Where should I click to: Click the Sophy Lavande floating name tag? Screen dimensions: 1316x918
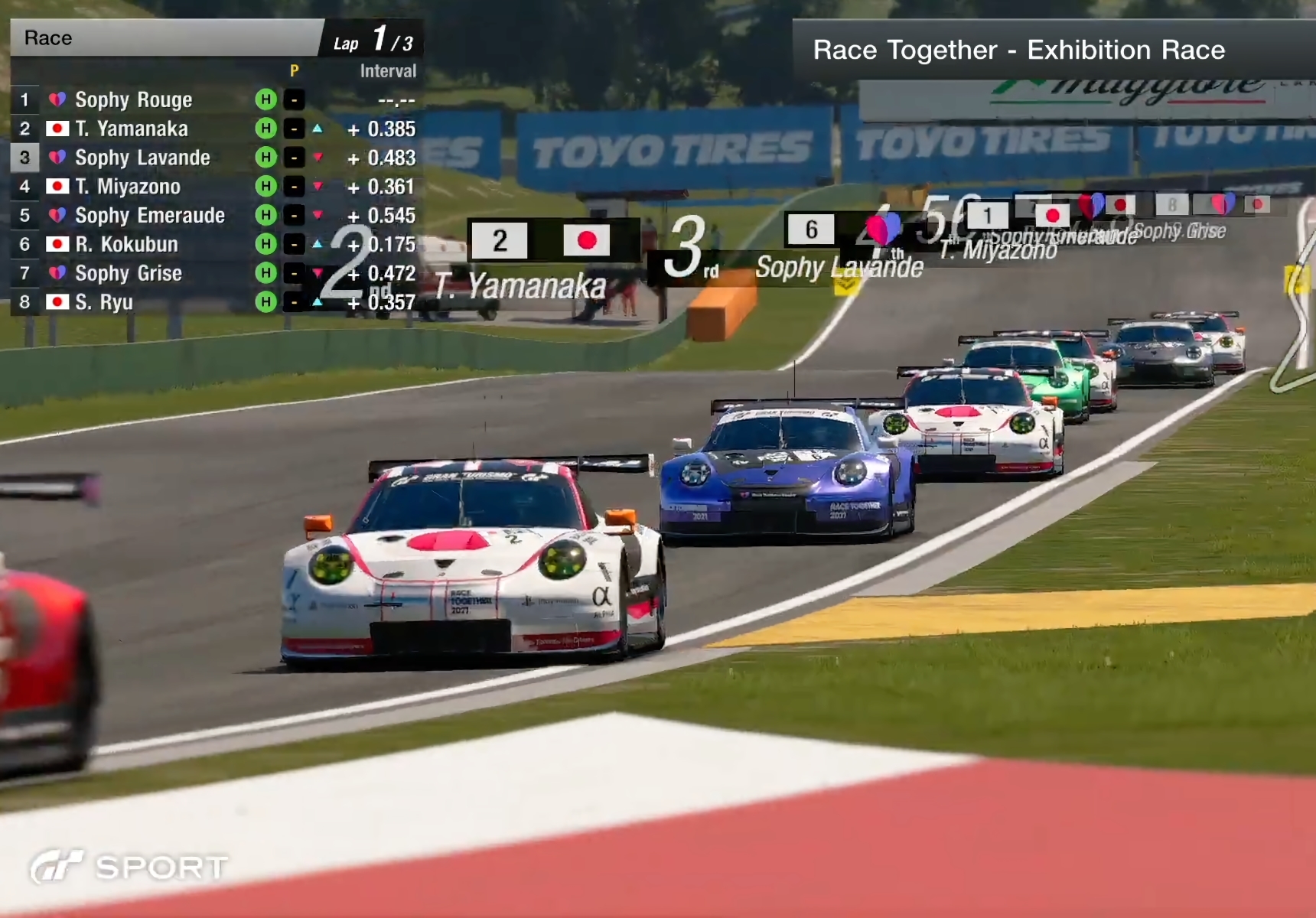839,267
